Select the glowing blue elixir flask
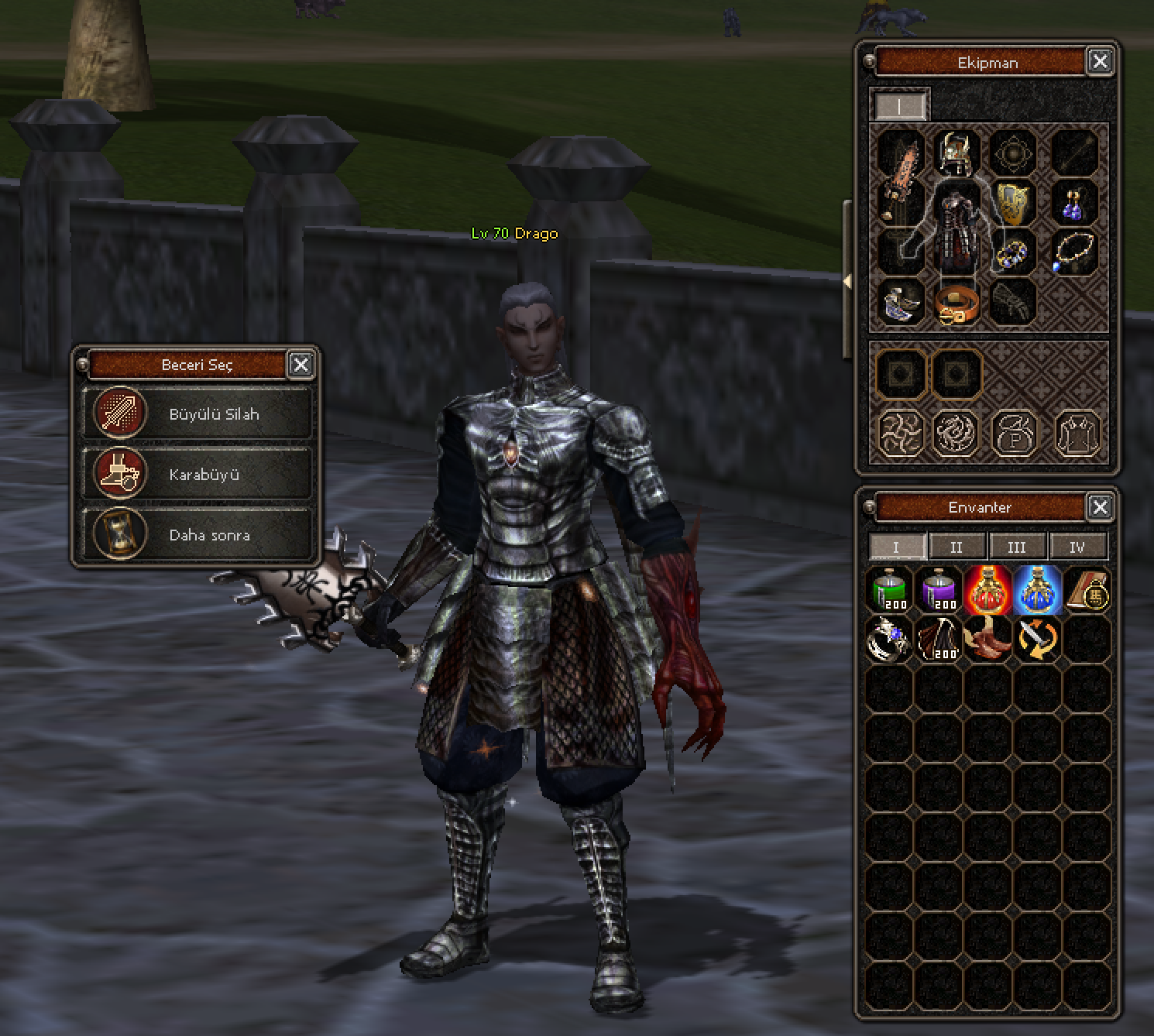Image resolution: width=1154 pixels, height=1036 pixels. pos(1037,590)
